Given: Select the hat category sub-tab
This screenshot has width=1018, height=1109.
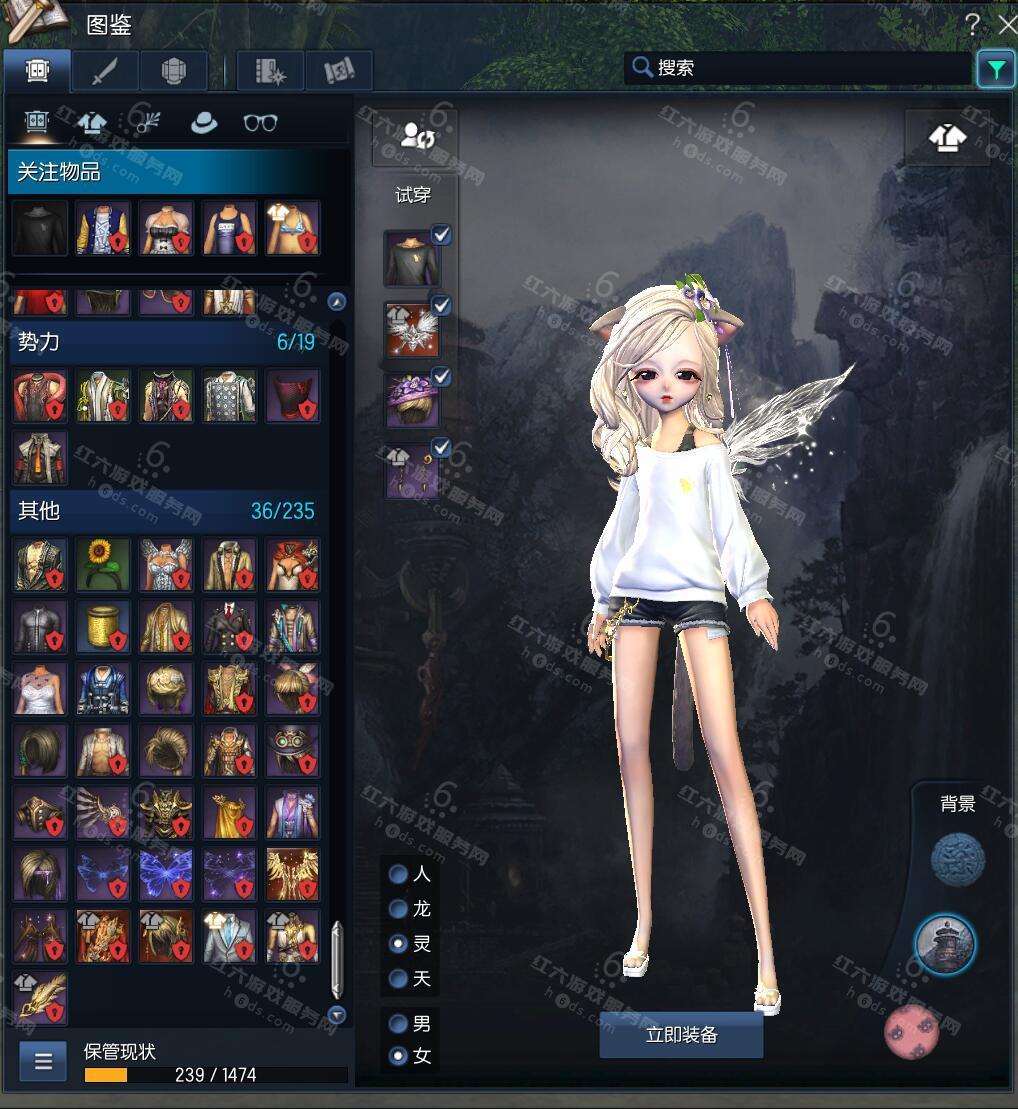Looking at the screenshot, I should coord(204,123).
